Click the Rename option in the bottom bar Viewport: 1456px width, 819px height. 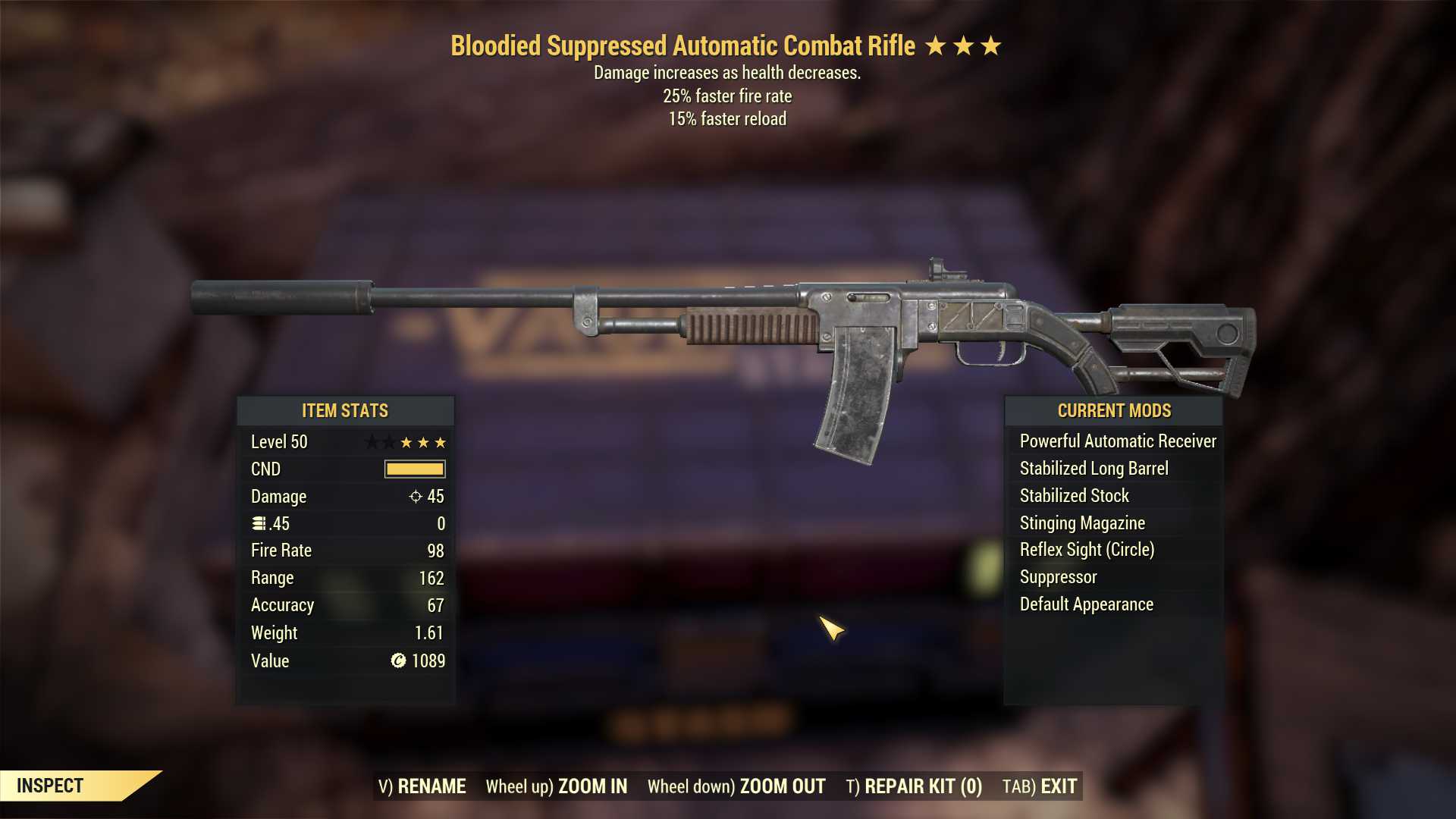click(422, 786)
